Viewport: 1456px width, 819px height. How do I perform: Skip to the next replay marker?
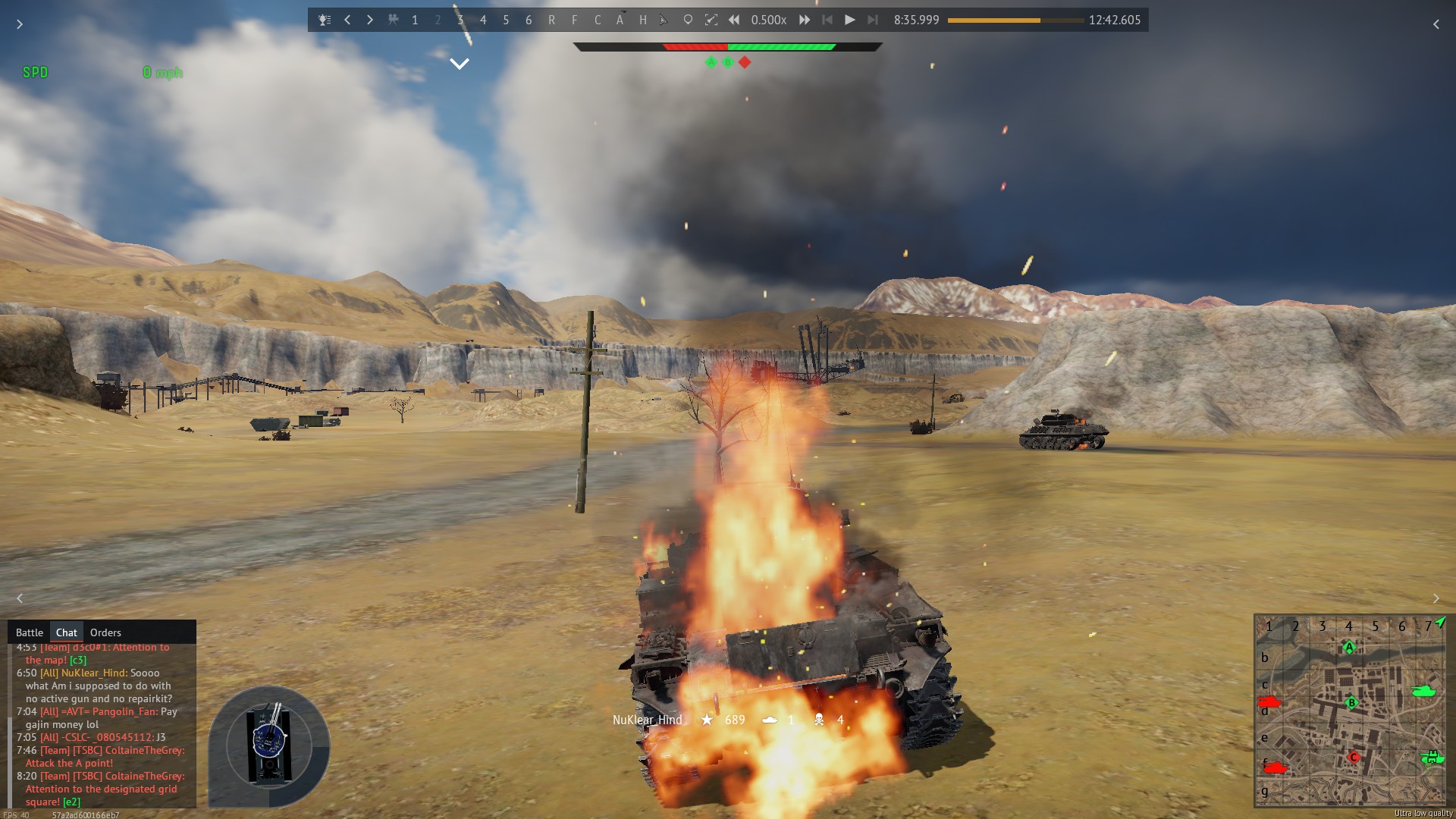(873, 20)
